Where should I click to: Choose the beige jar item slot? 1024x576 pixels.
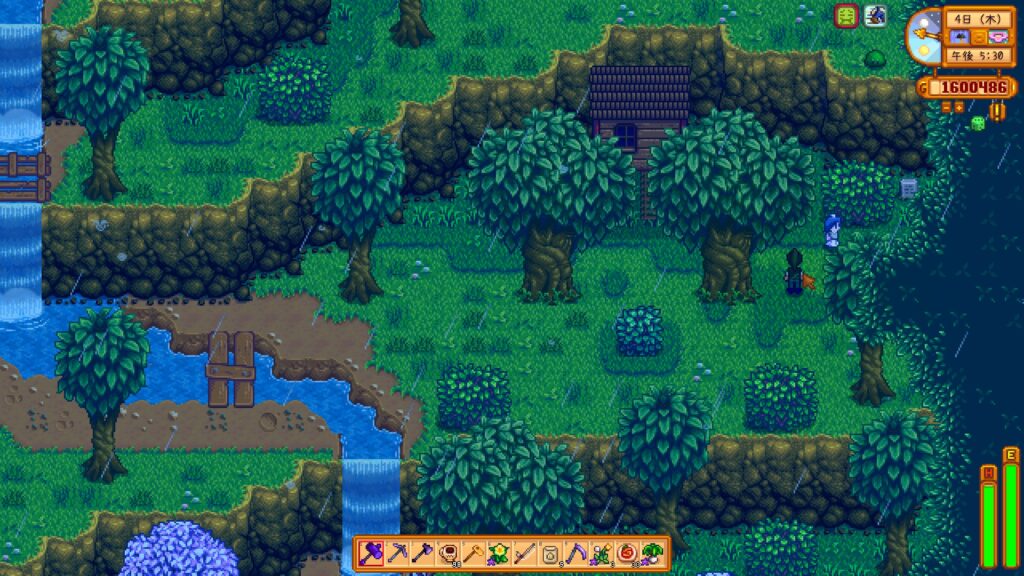[551, 553]
